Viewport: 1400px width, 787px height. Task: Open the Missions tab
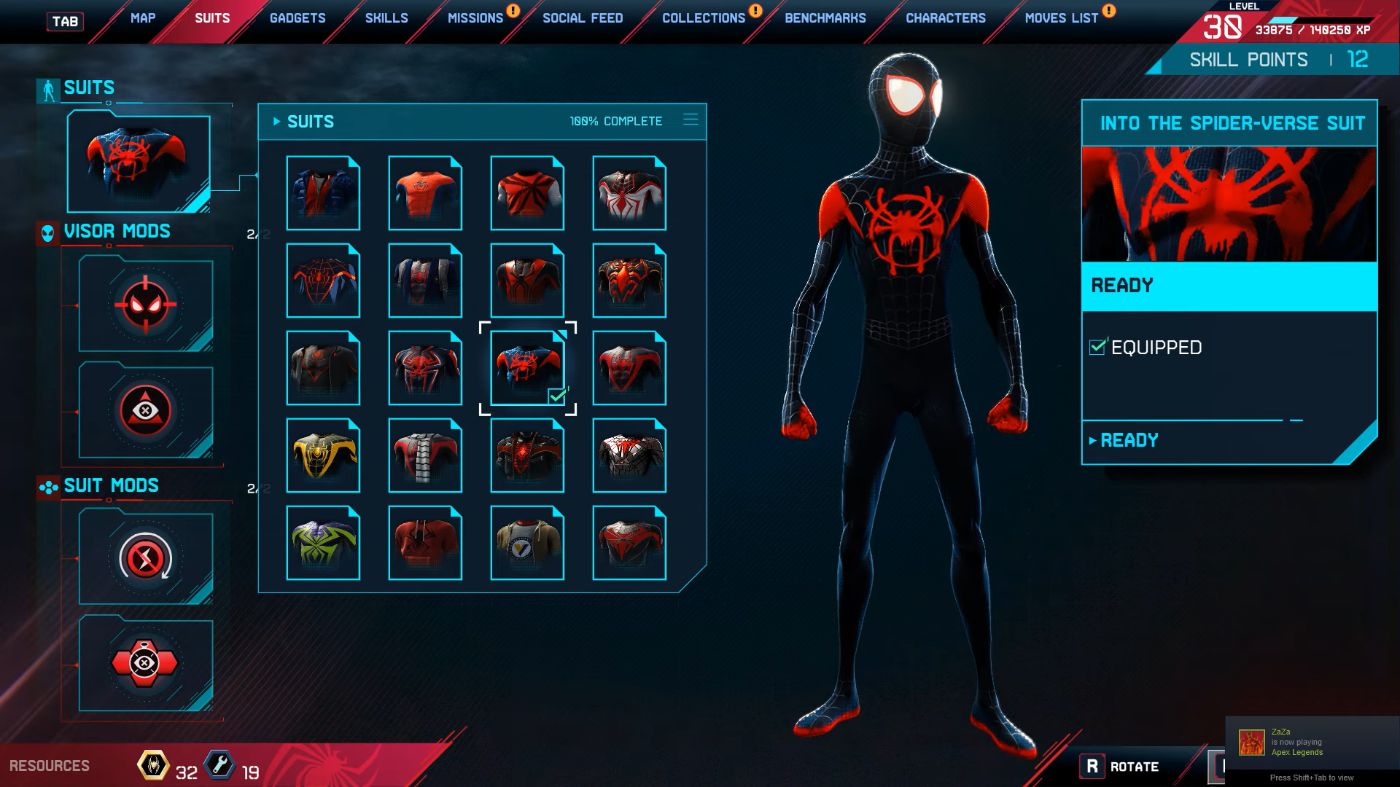click(475, 18)
